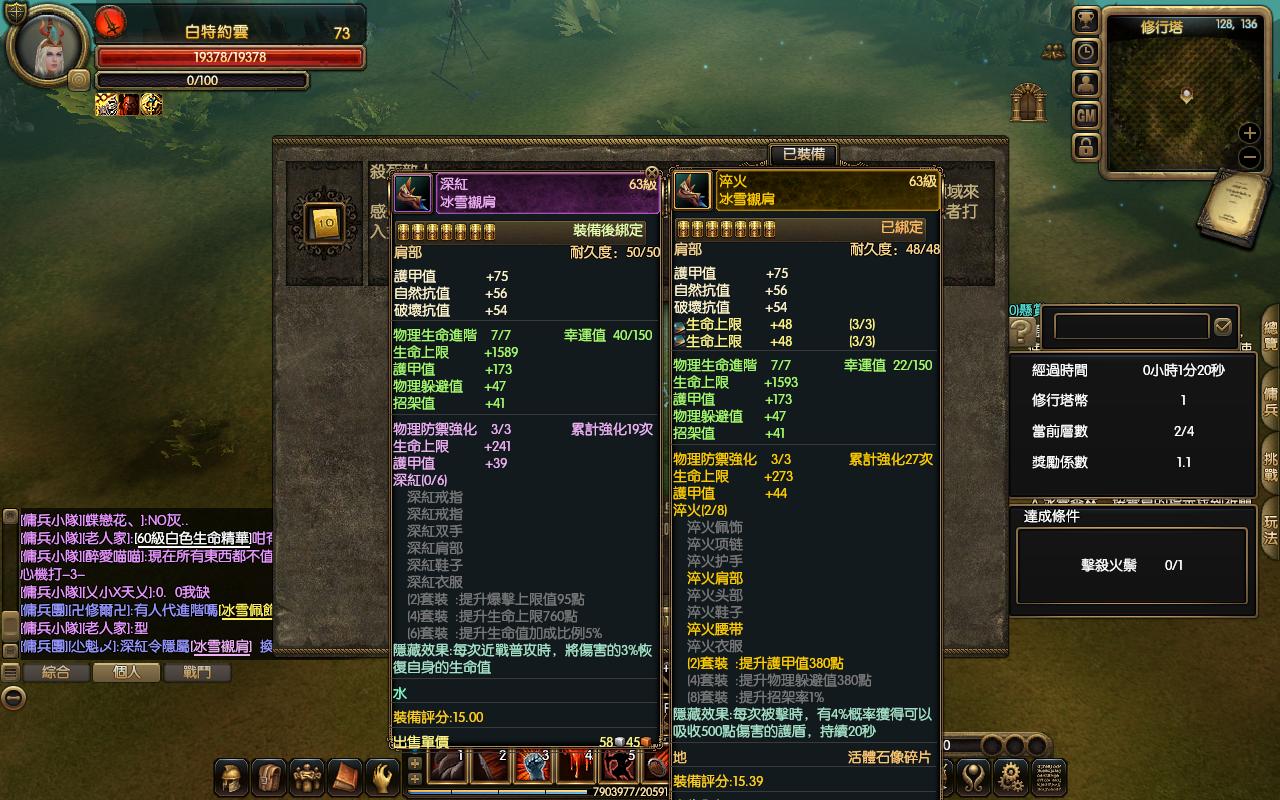
Task: Open the gear settings menu
Action: pos(1012,776)
